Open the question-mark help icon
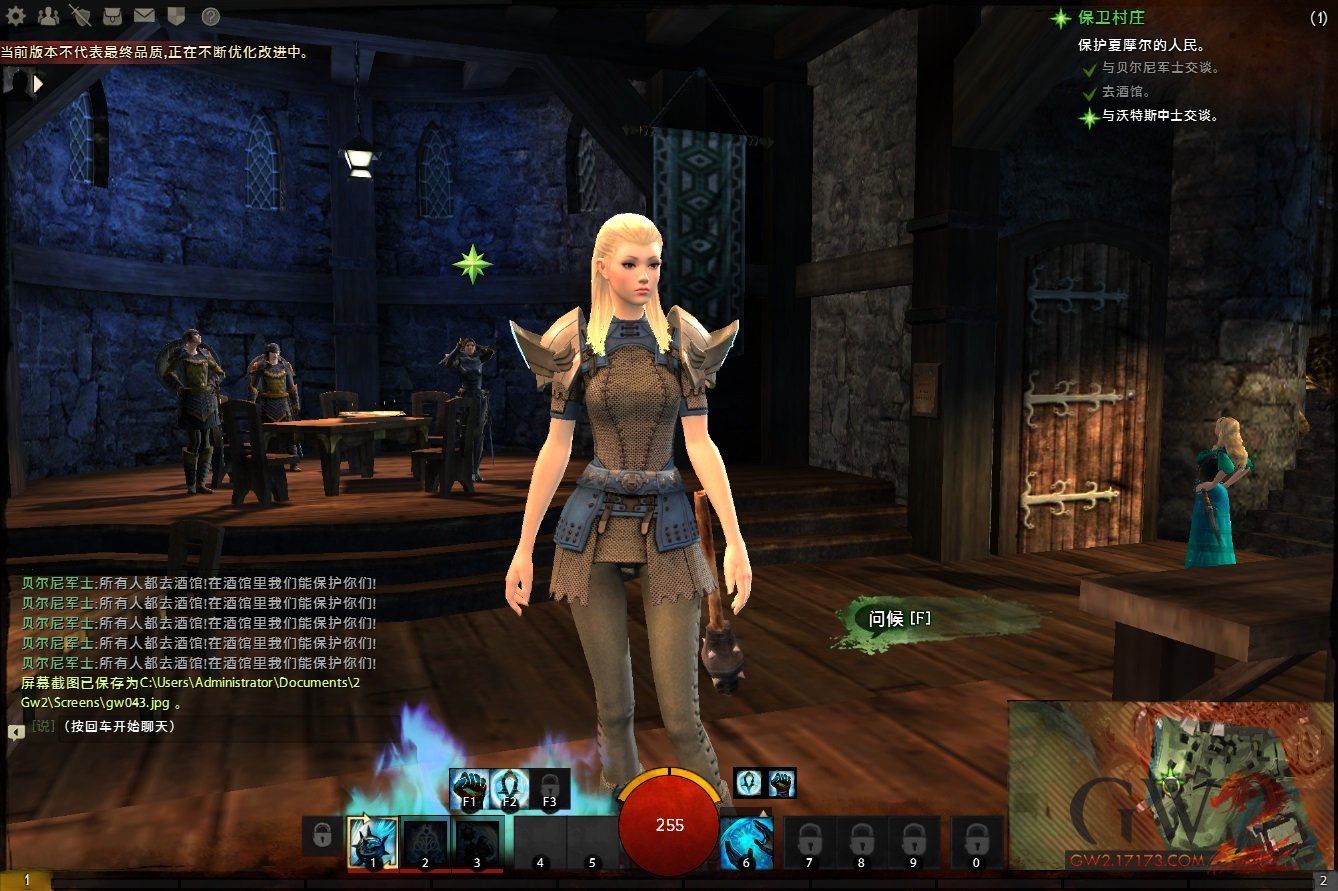The height and width of the screenshot is (891, 1338). [210, 16]
